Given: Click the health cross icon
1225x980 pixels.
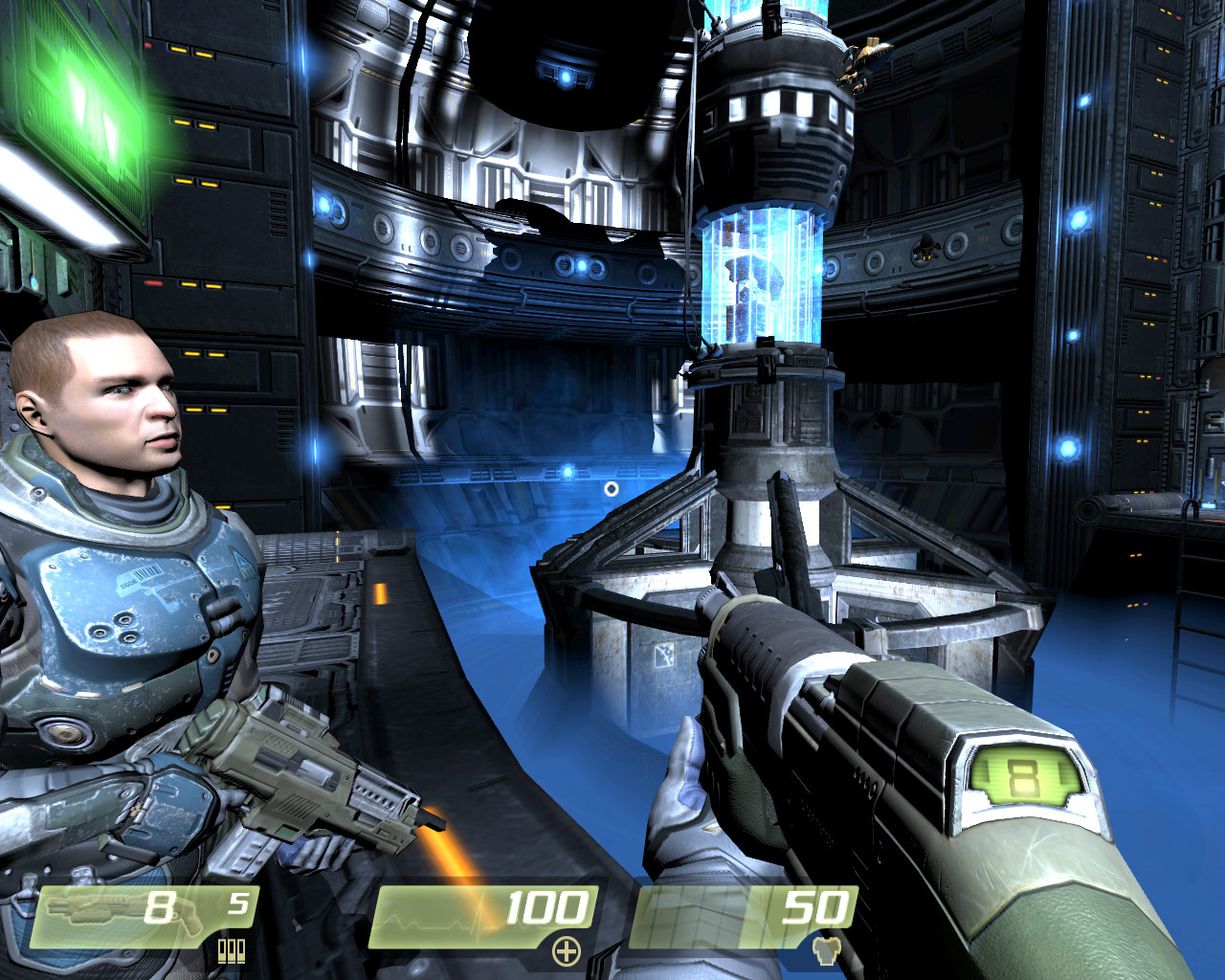Looking at the screenshot, I should [x=567, y=950].
